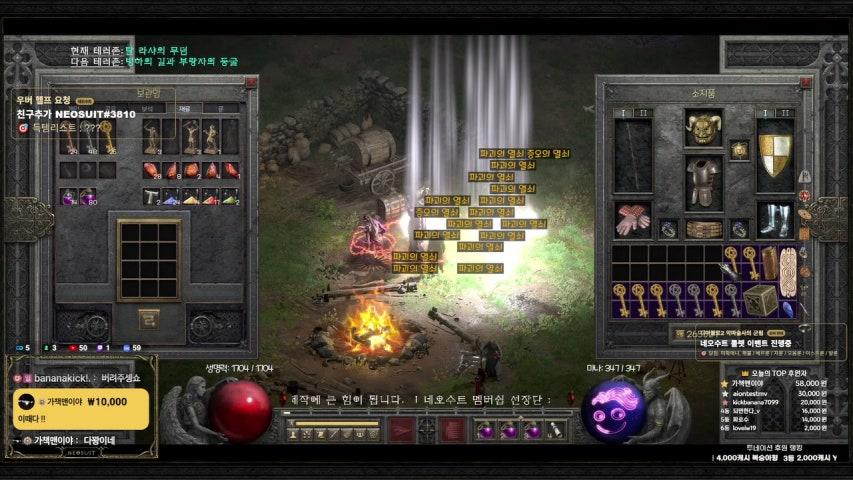Switch to weapon set II on left
Image resolution: width=853 pixels, height=480 pixels.
tap(643, 113)
